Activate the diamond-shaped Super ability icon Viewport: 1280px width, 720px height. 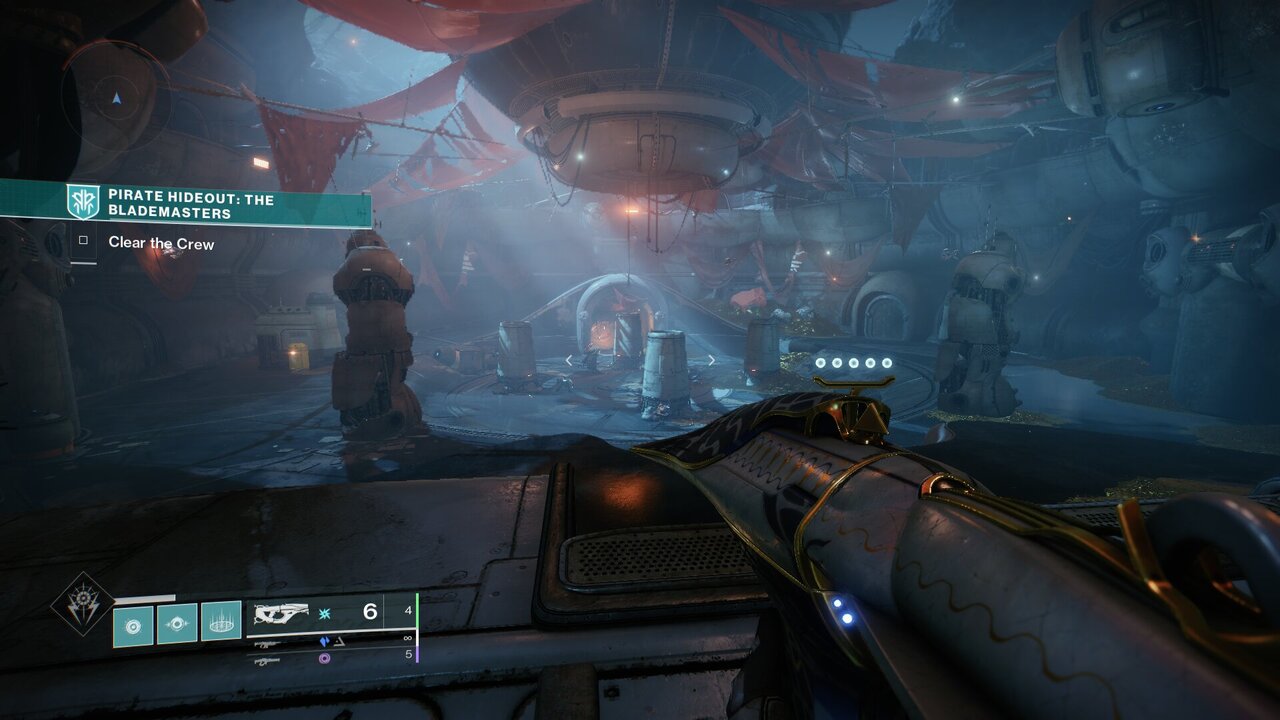(x=82, y=603)
